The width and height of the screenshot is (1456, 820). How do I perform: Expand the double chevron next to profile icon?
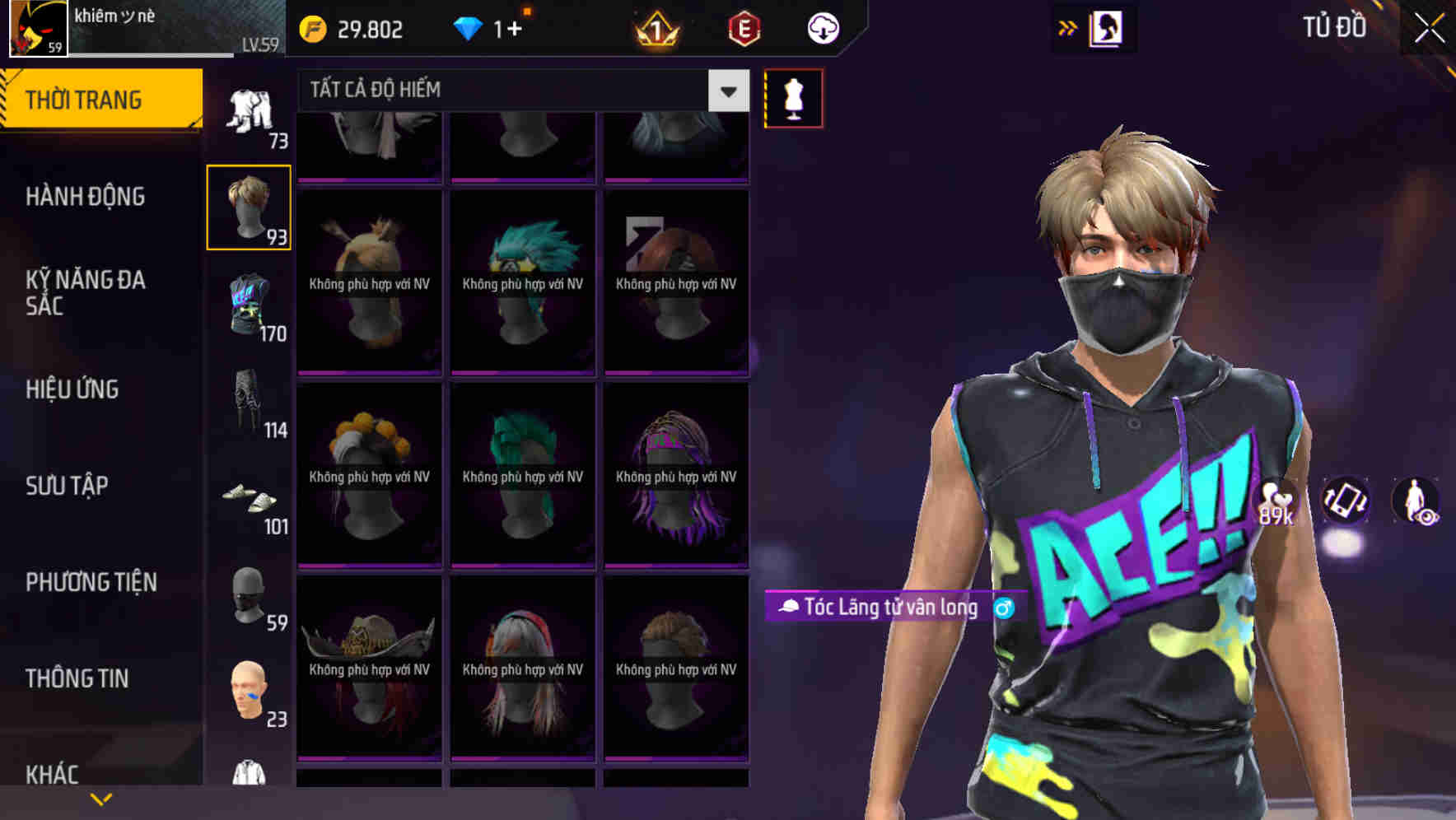(1068, 27)
